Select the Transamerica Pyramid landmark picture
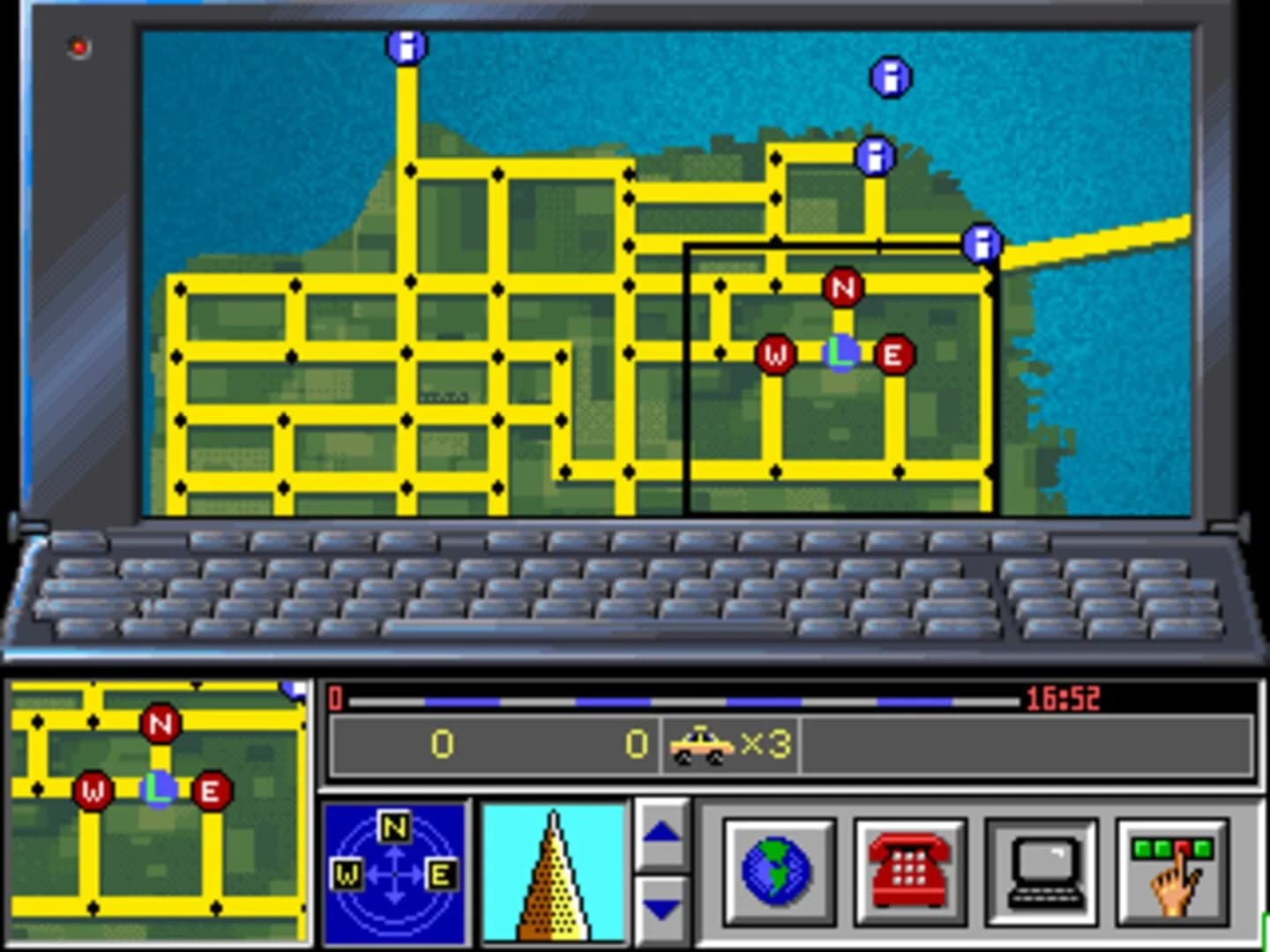The height and width of the screenshot is (952, 1270). (x=554, y=875)
